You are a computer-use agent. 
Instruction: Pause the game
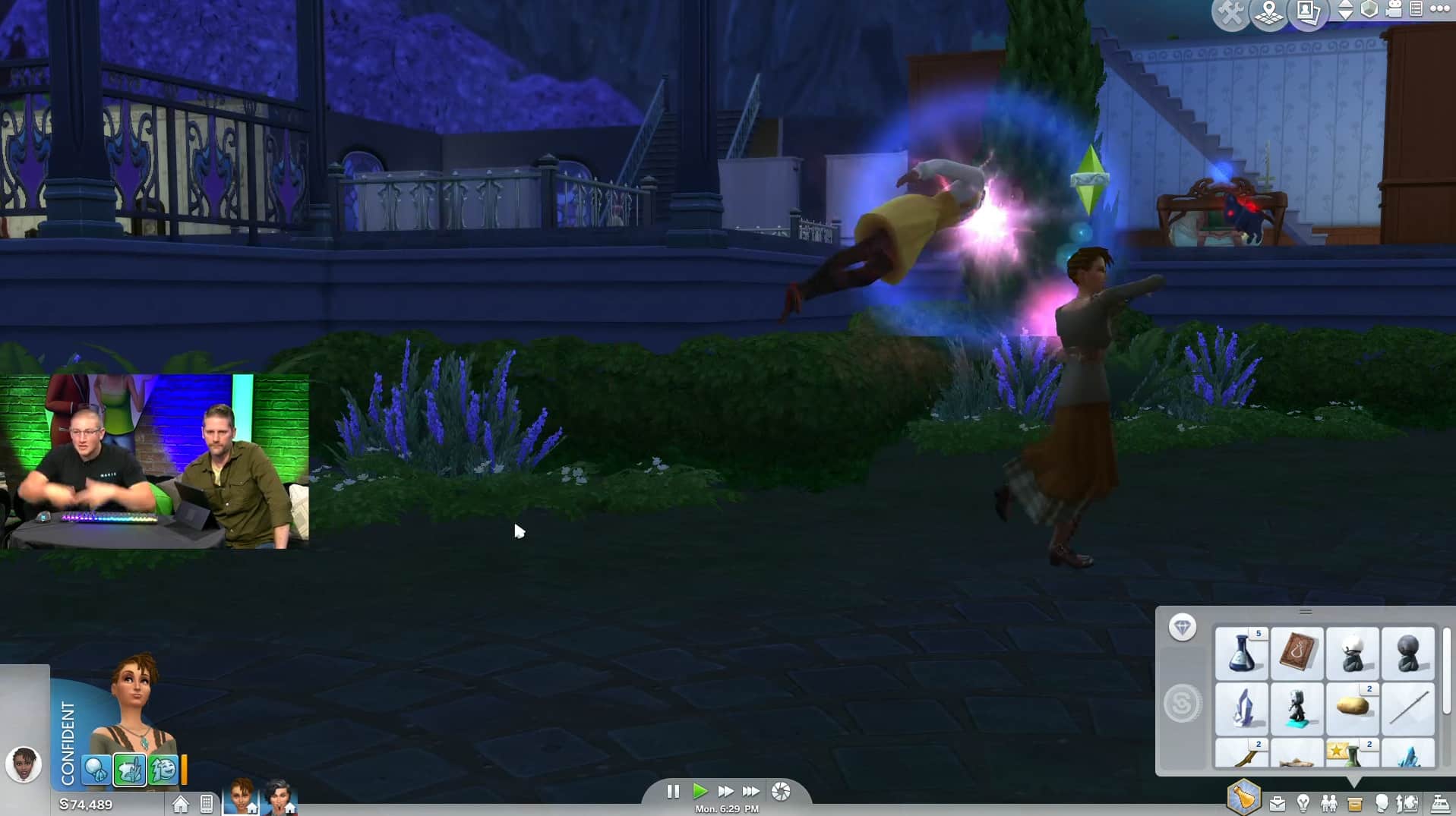673,792
